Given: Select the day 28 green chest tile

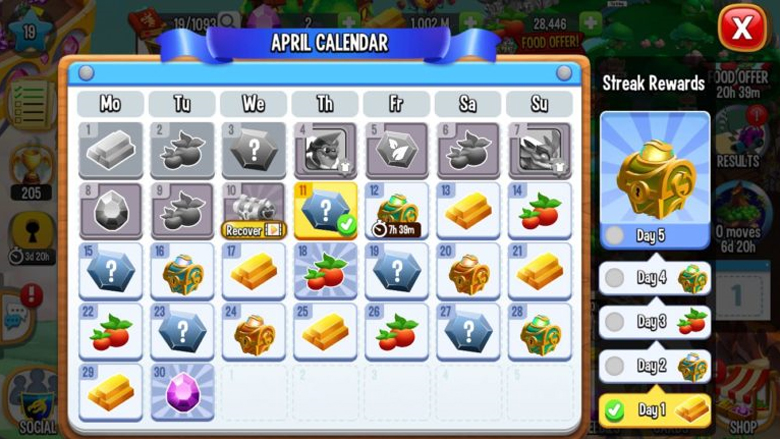Looking at the screenshot, I should (x=539, y=331).
